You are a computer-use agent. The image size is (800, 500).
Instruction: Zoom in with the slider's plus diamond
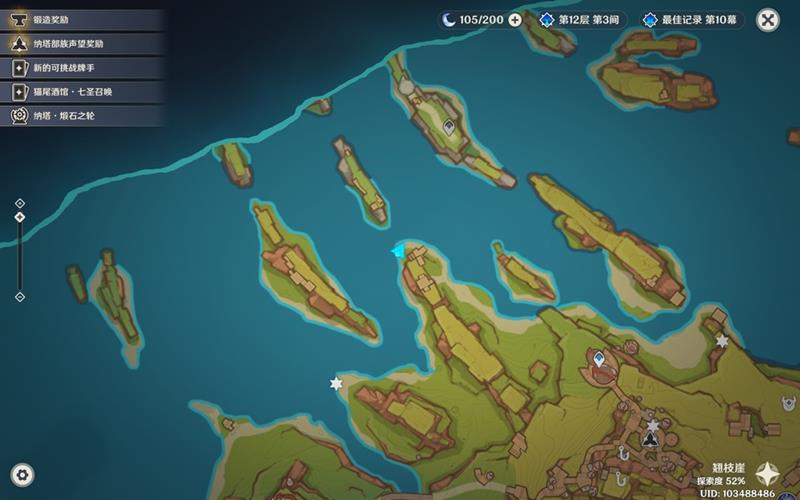(20, 204)
